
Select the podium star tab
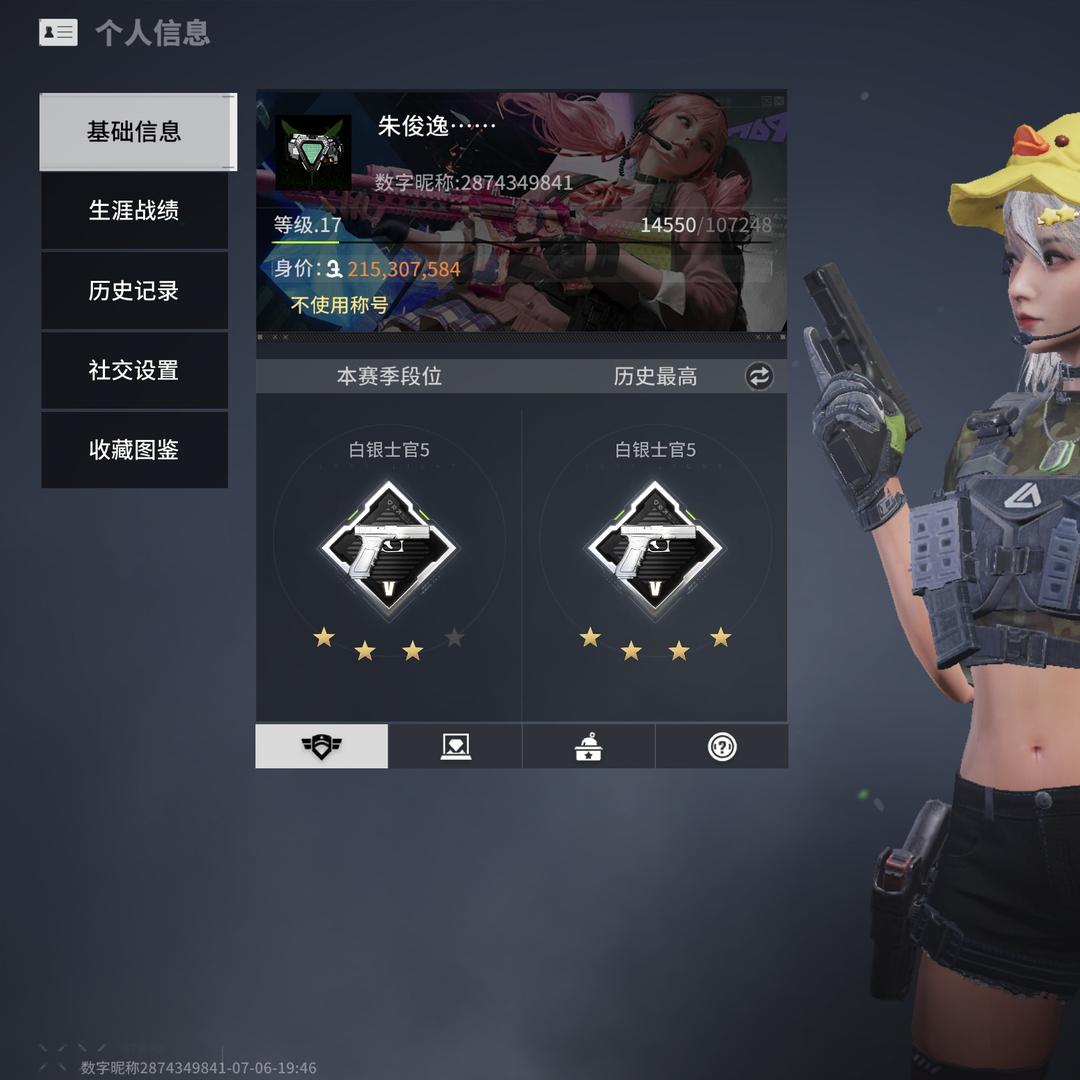tap(588, 746)
